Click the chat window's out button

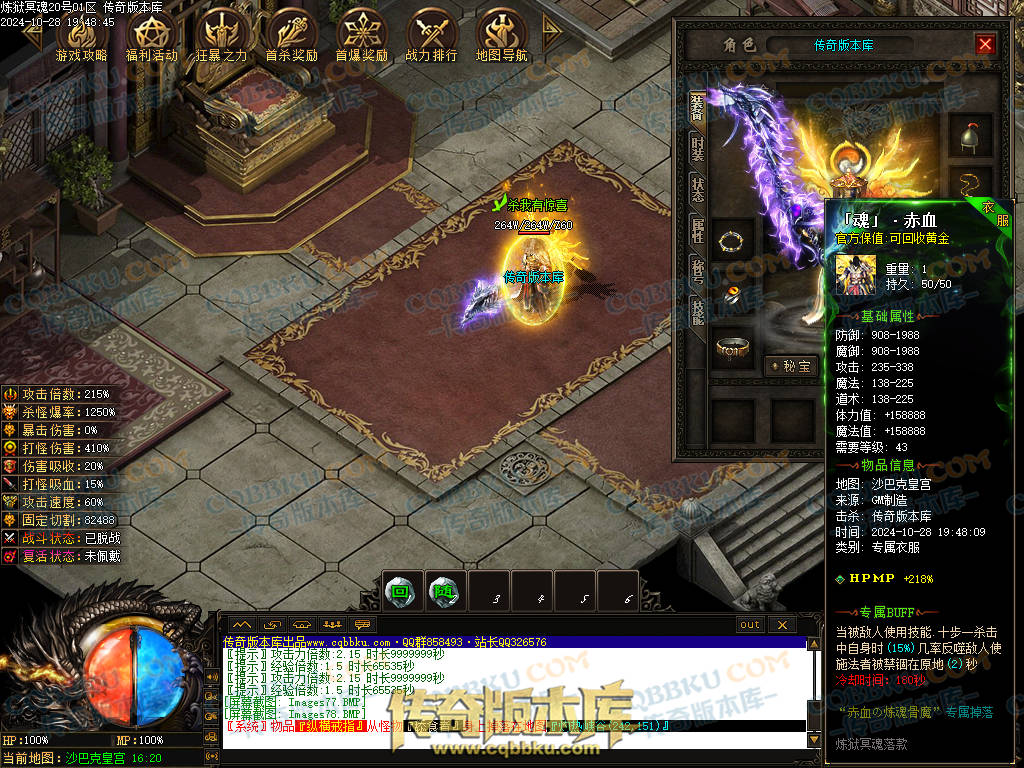750,625
